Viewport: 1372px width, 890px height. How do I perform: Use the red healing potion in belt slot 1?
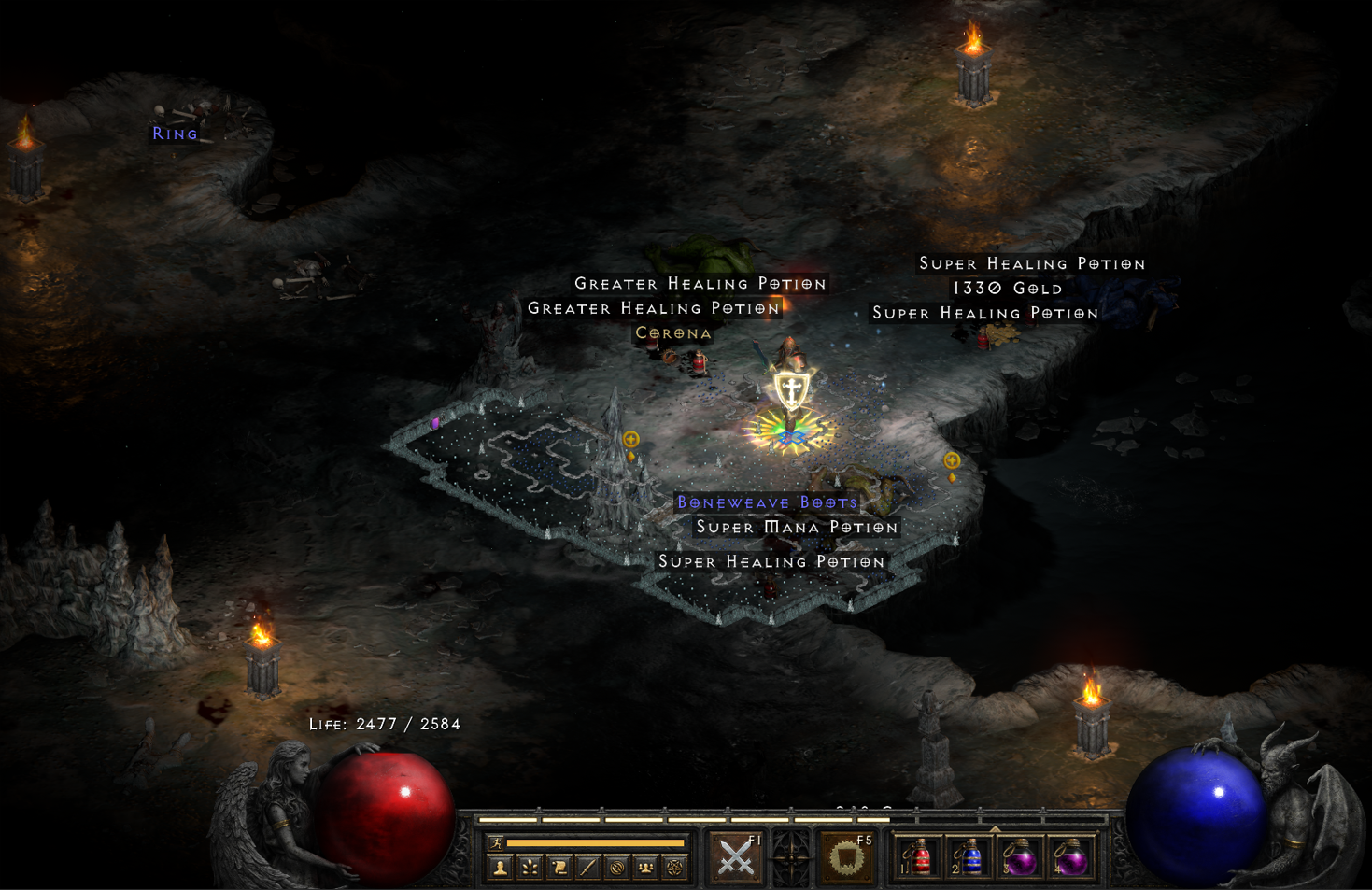[x=920, y=858]
